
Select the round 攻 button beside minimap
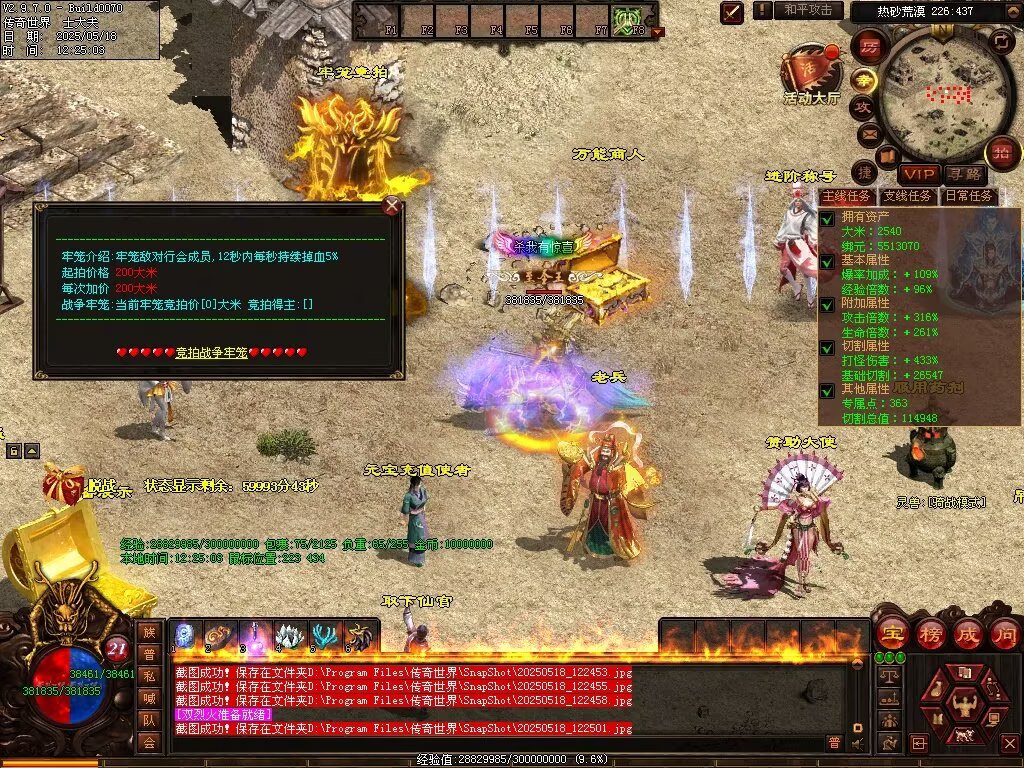[862, 106]
